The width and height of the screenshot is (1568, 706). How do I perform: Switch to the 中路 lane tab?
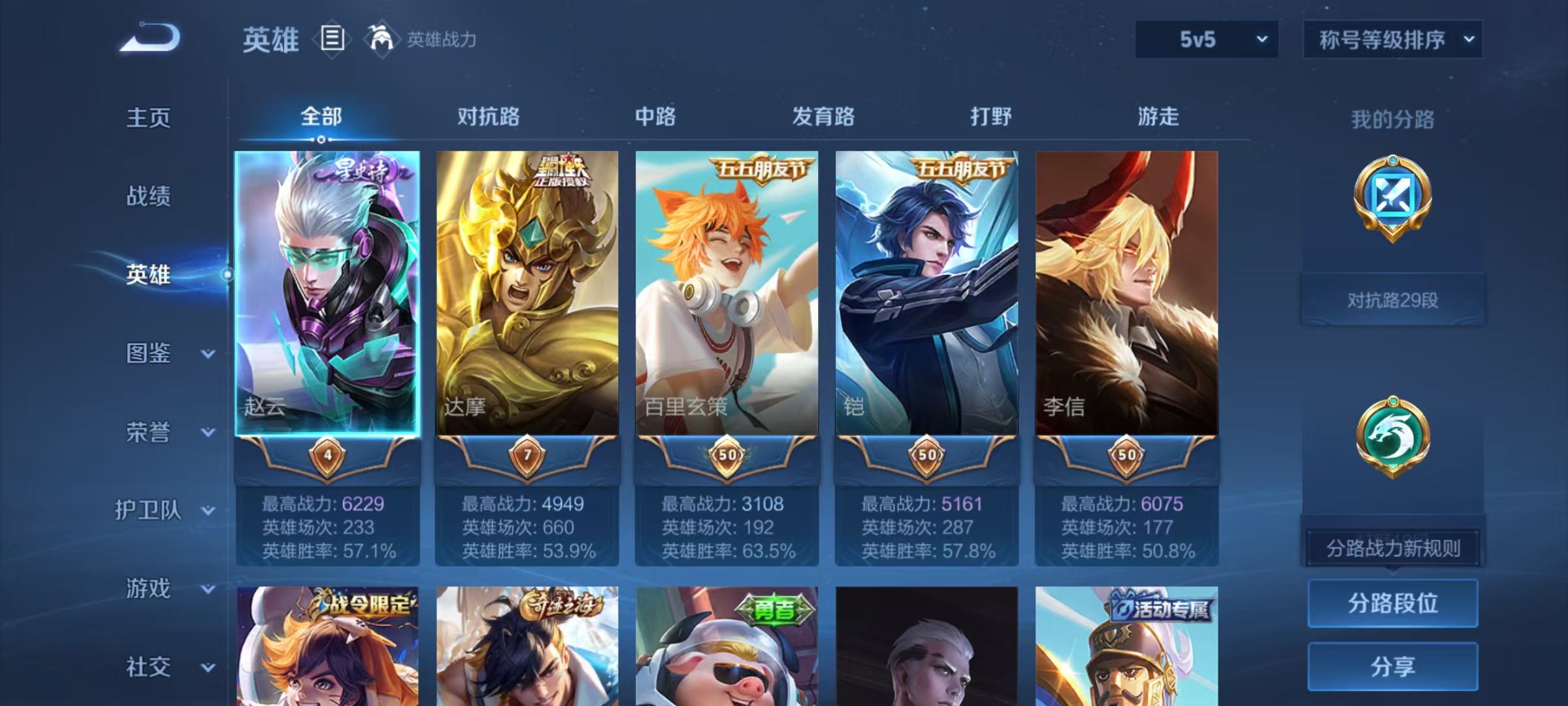(x=655, y=118)
